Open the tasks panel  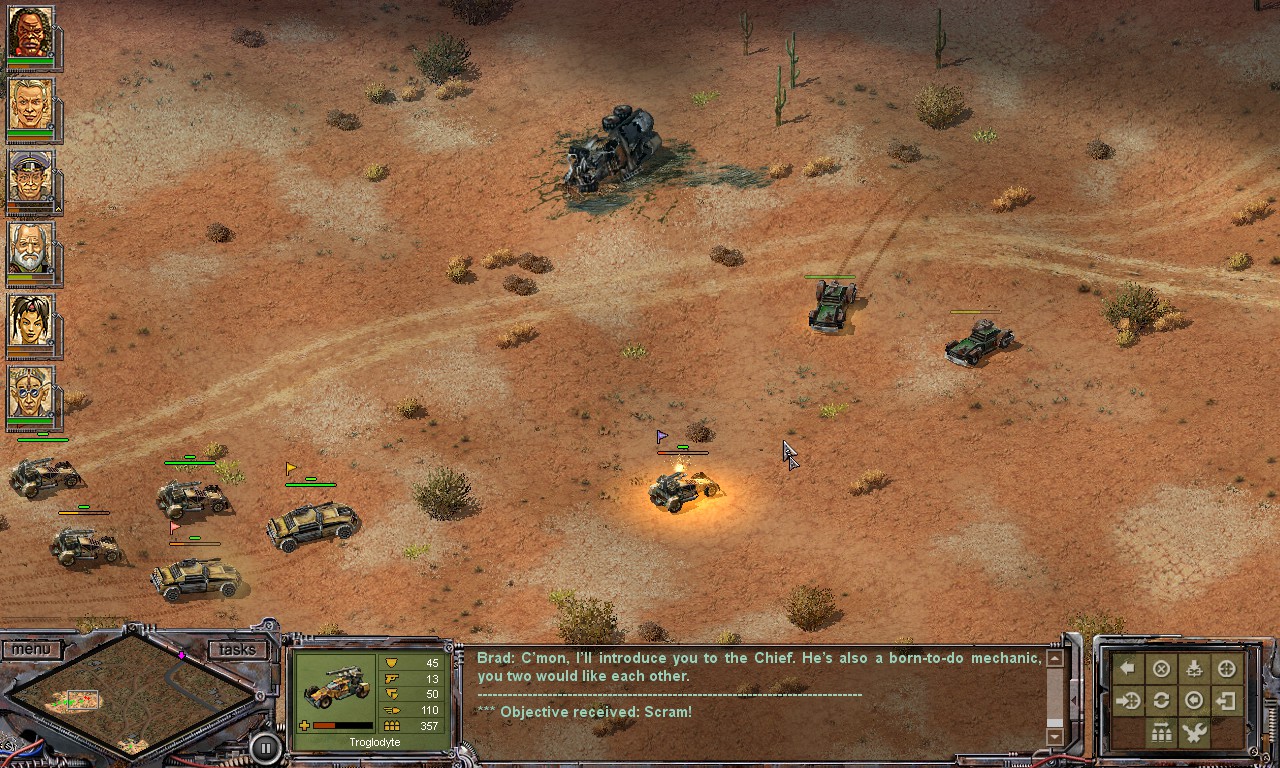(236, 649)
